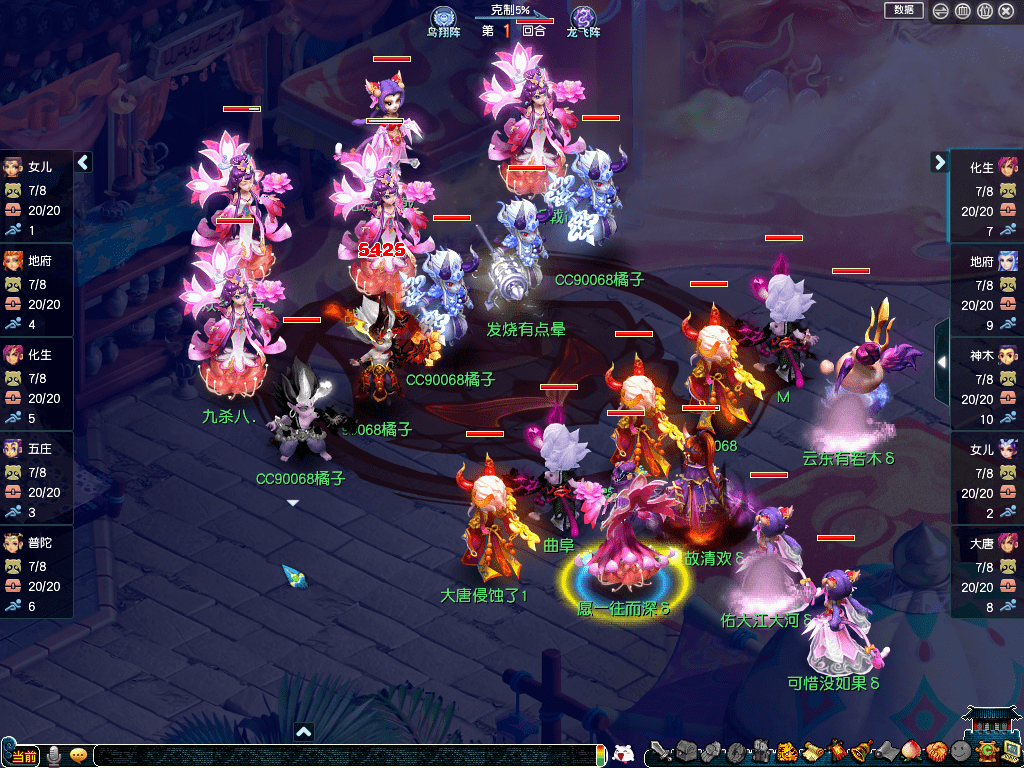Image resolution: width=1024 pixels, height=768 pixels.
Task: Open the golden bell toolbar icon
Action: click(x=862, y=752)
